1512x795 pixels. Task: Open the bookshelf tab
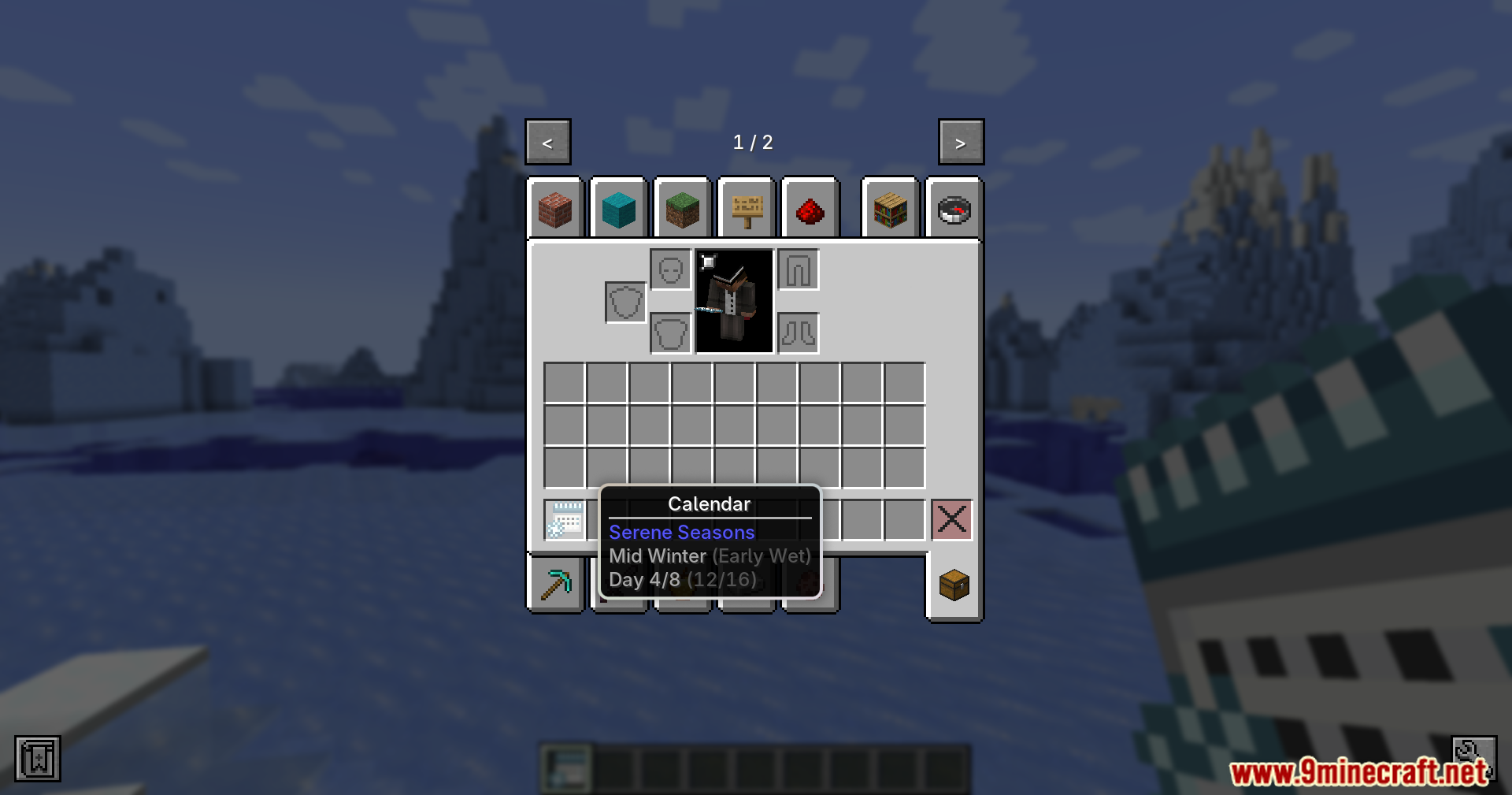pyautogui.click(x=890, y=209)
